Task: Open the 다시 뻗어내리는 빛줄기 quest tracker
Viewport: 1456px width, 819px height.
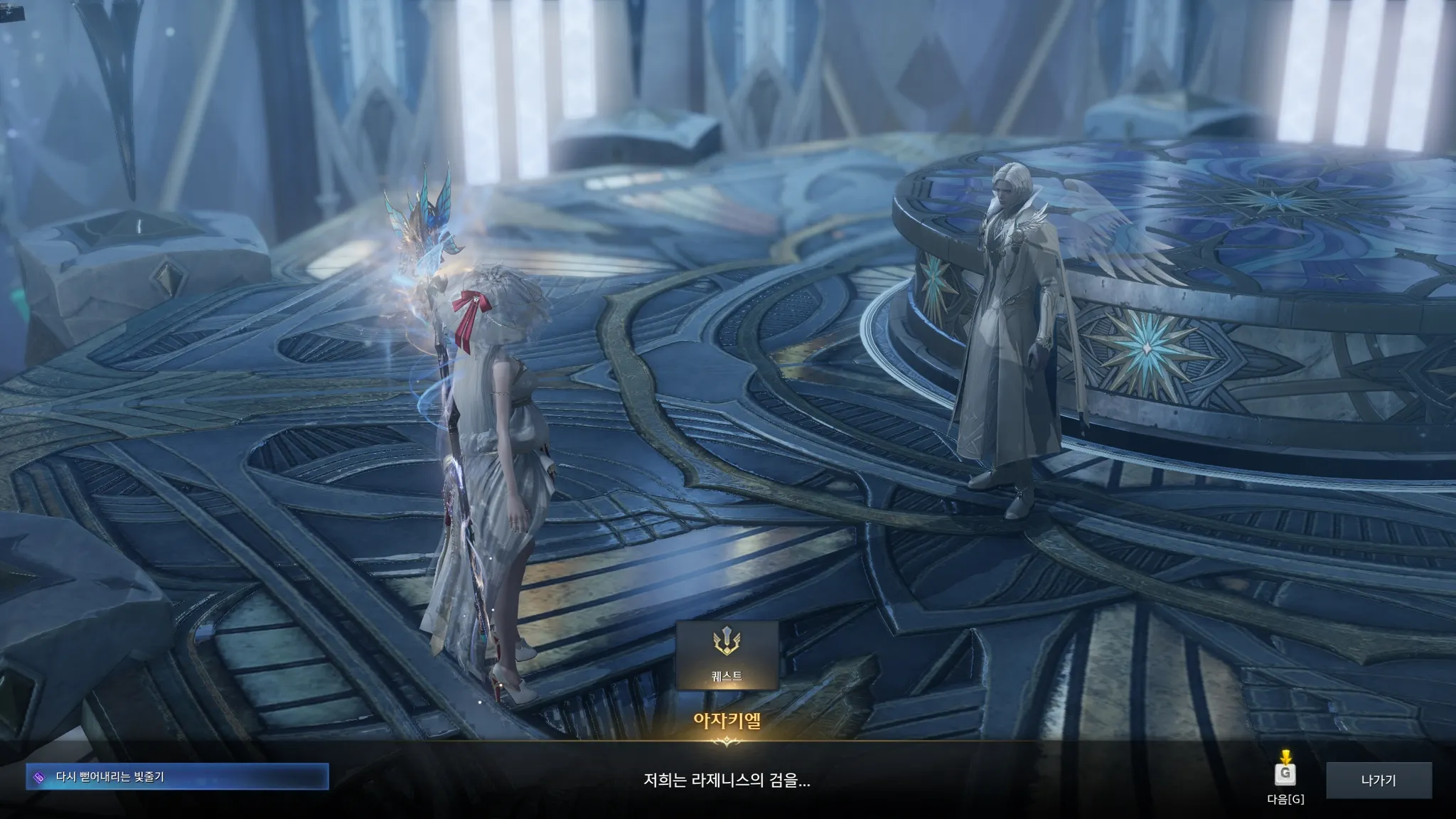Action: click(x=178, y=777)
